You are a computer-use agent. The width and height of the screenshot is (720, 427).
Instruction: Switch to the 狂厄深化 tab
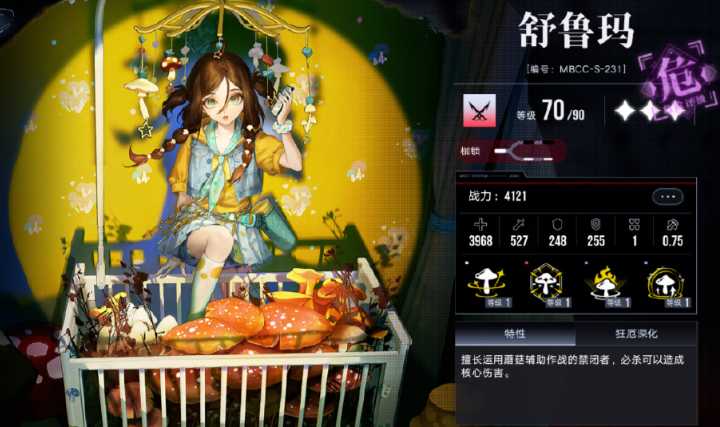click(x=635, y=334)
